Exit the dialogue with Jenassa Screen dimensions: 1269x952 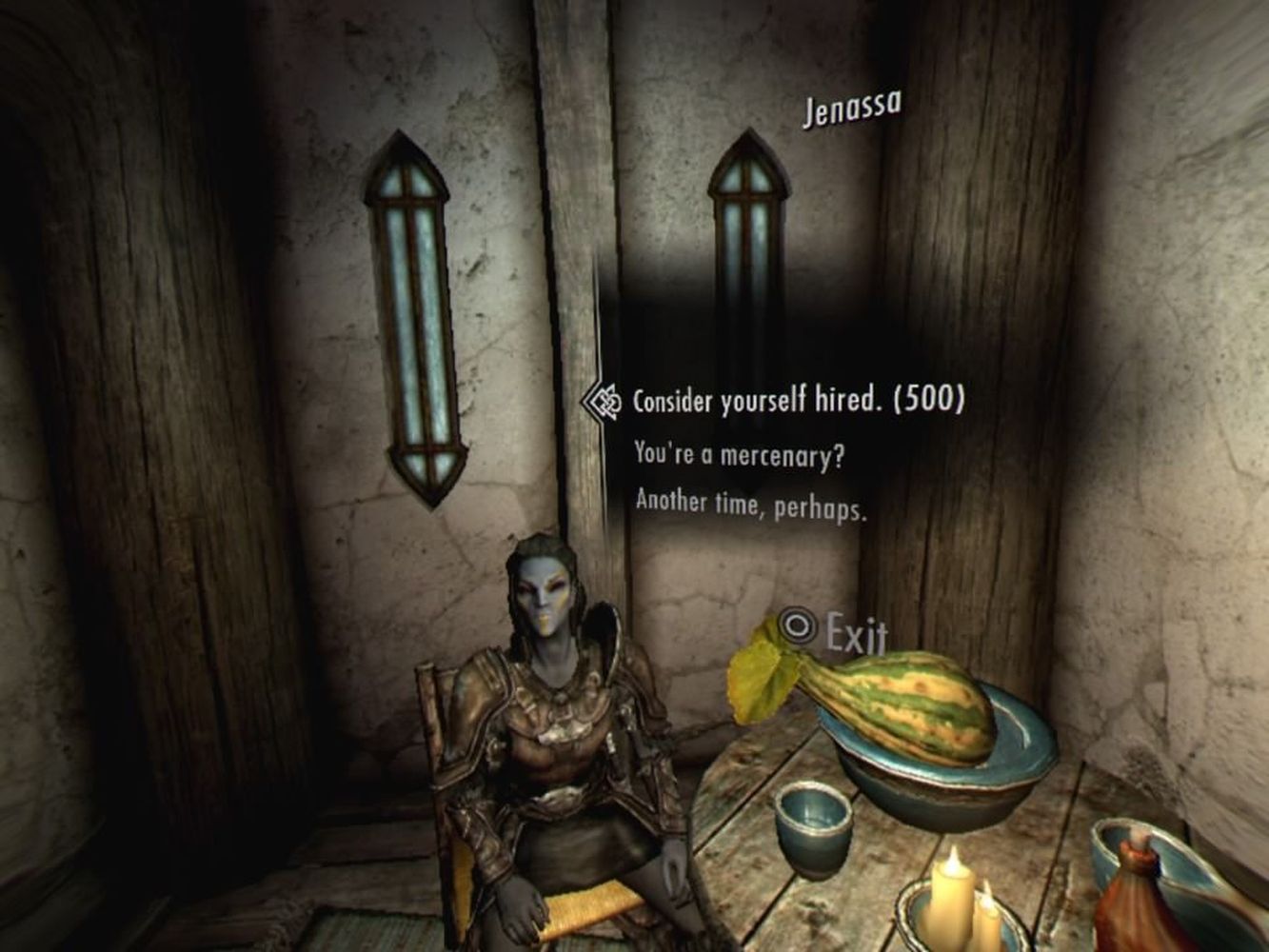point(834,630)
